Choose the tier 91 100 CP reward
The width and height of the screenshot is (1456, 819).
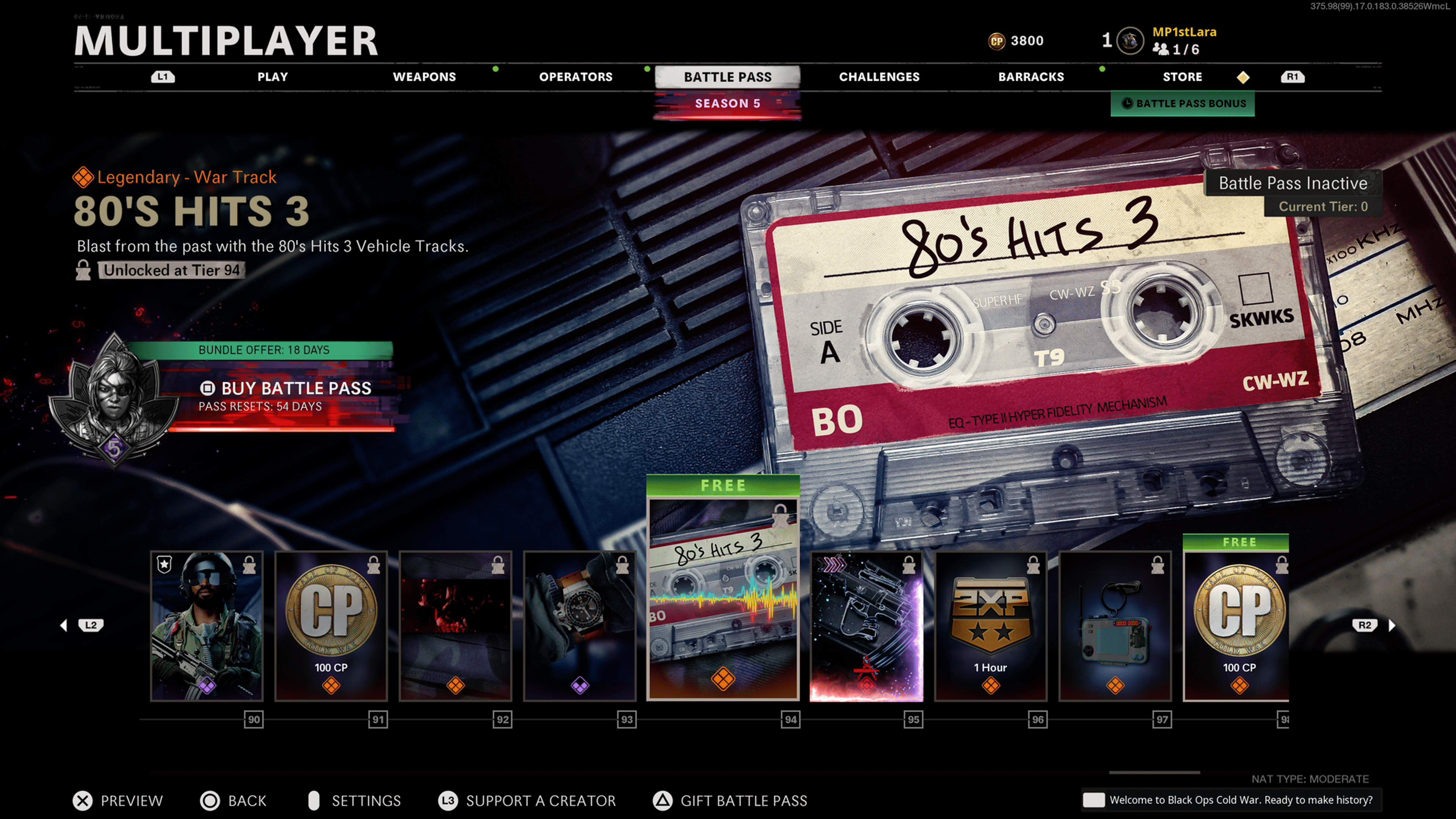point(331,626)
